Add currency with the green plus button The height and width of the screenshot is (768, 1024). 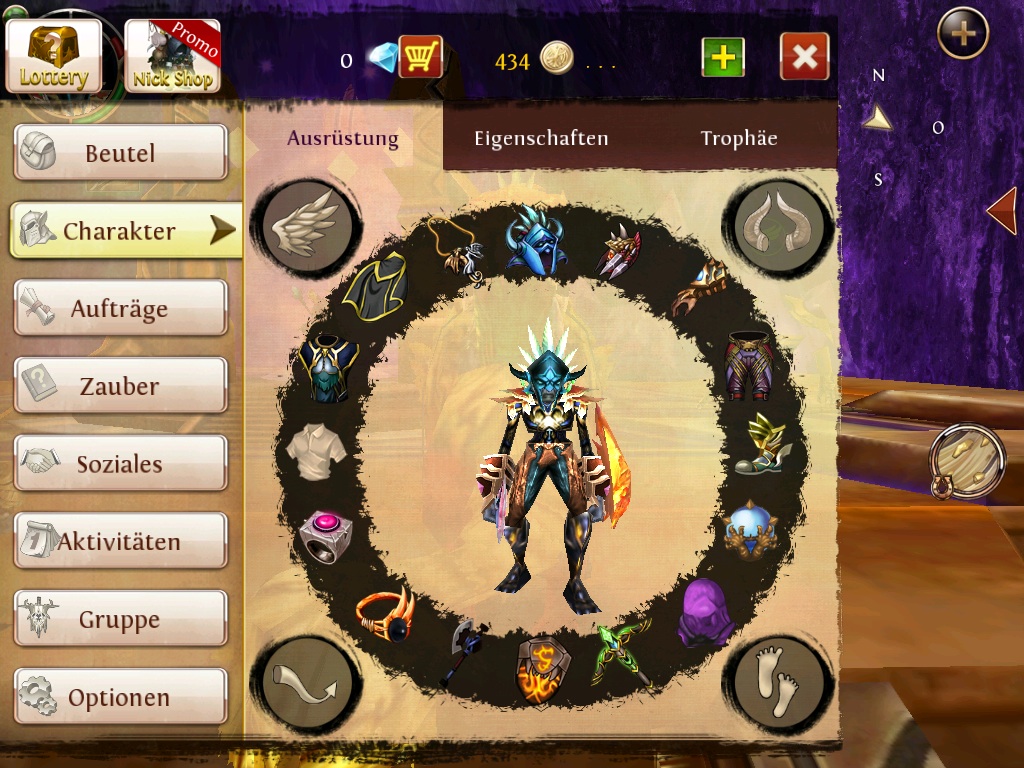coord(723,57)
